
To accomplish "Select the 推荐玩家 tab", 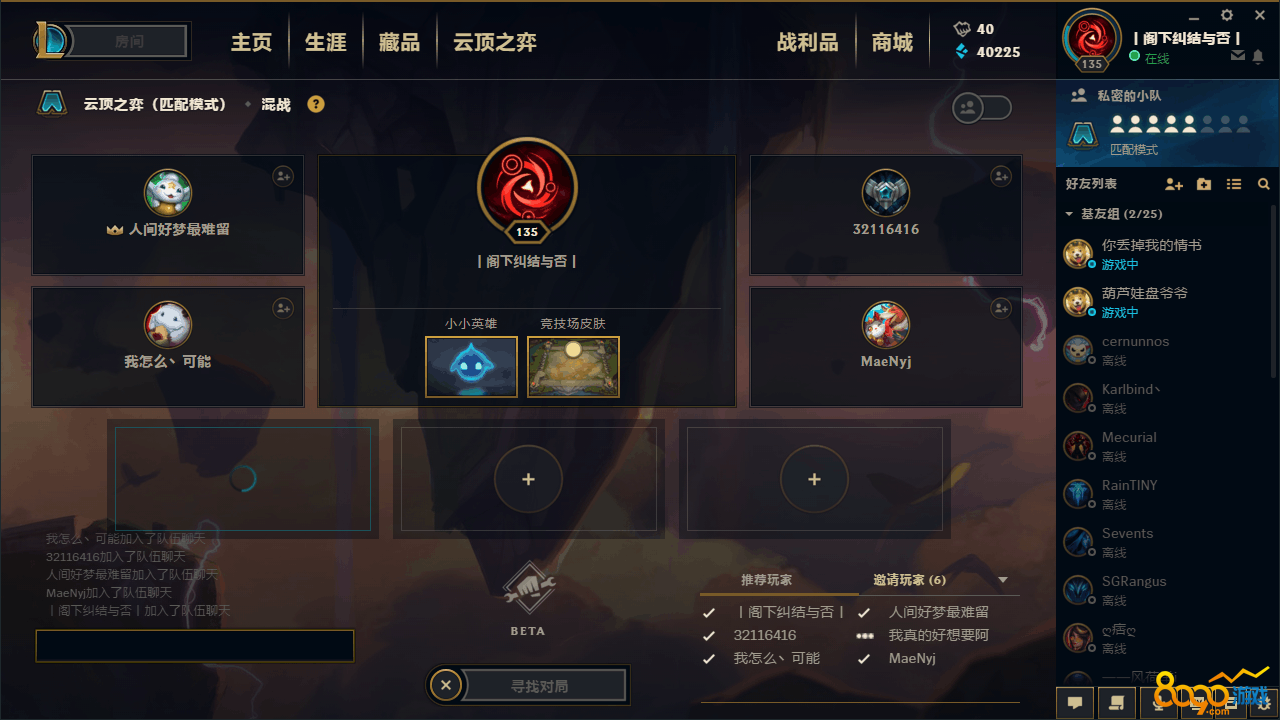I will (767, 580).
